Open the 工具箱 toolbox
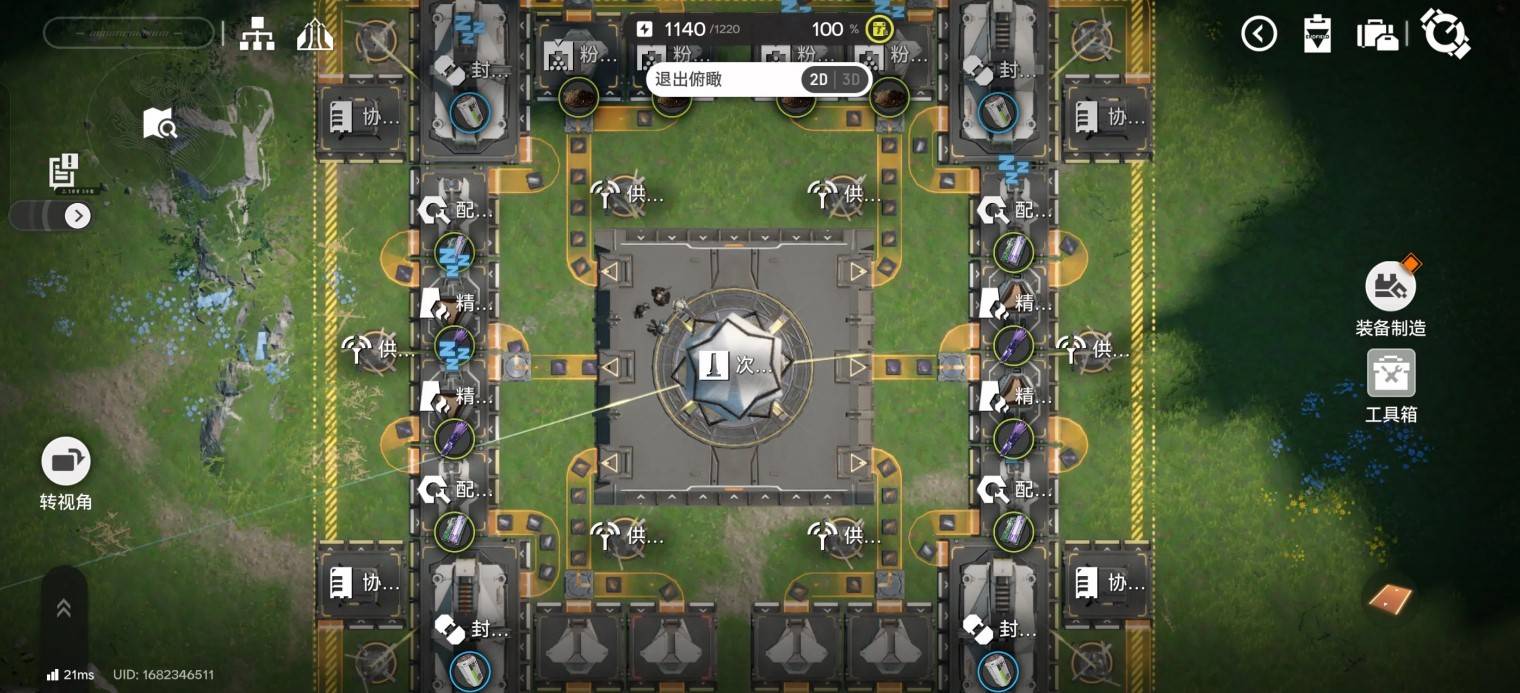The width and height of the screenshot is (1520, 693). 1391,373
